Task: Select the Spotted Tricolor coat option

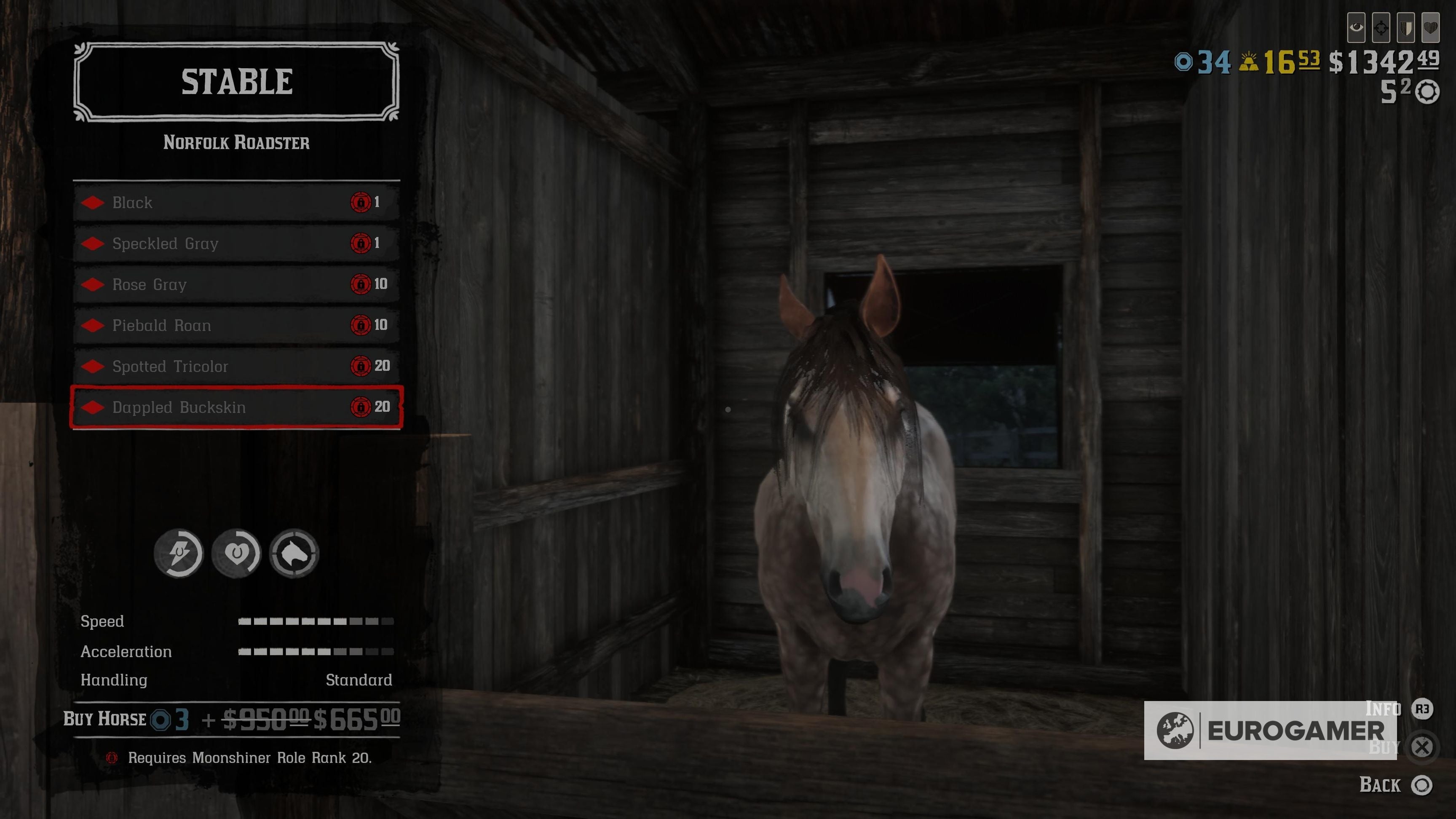Action: 226,366
